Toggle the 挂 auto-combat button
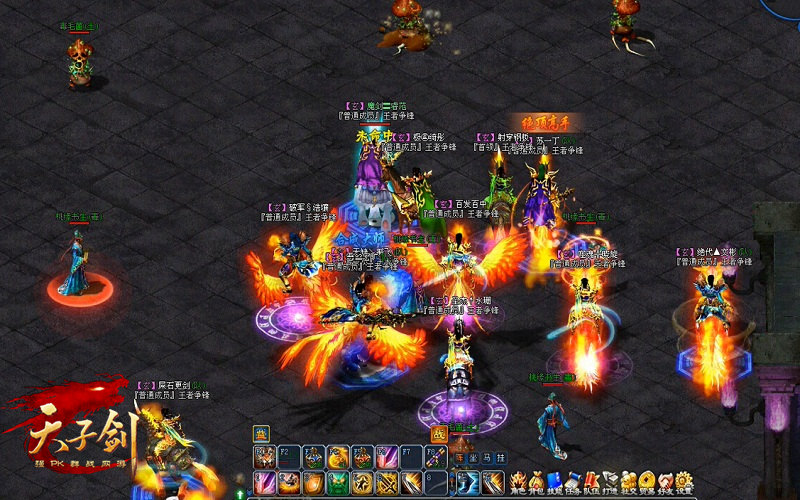800x500 pixels. click(501, 457)
